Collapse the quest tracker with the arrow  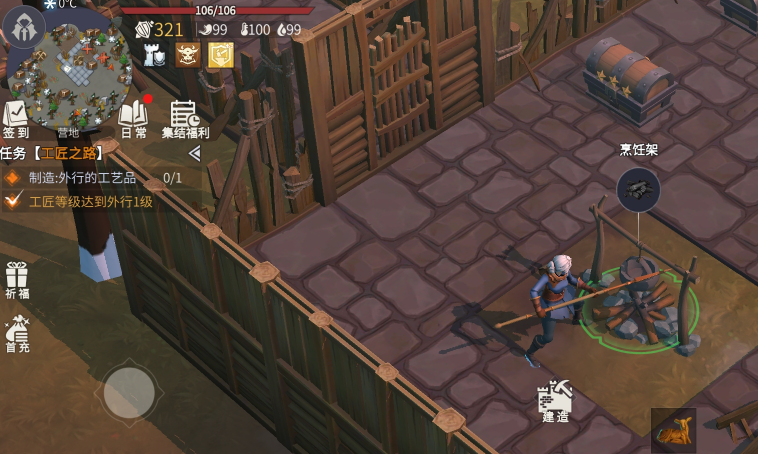click(195, 153)
